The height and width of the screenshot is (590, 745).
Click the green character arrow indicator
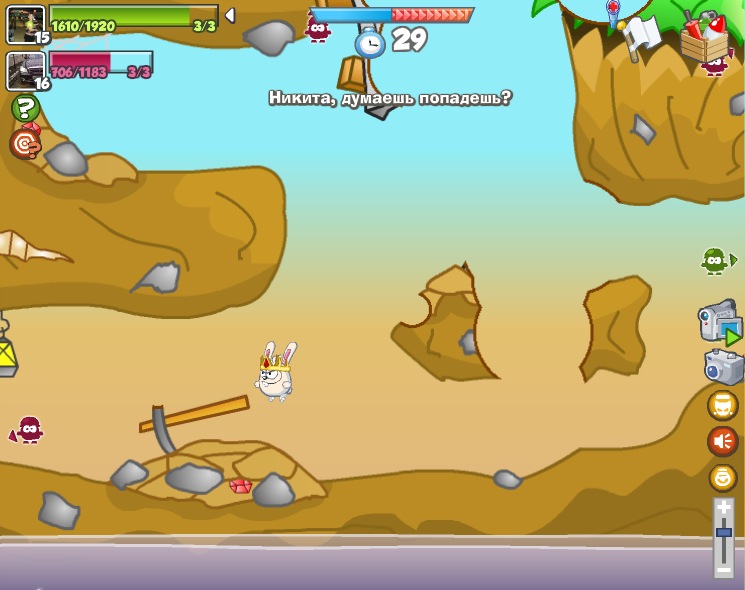(718, 261)
